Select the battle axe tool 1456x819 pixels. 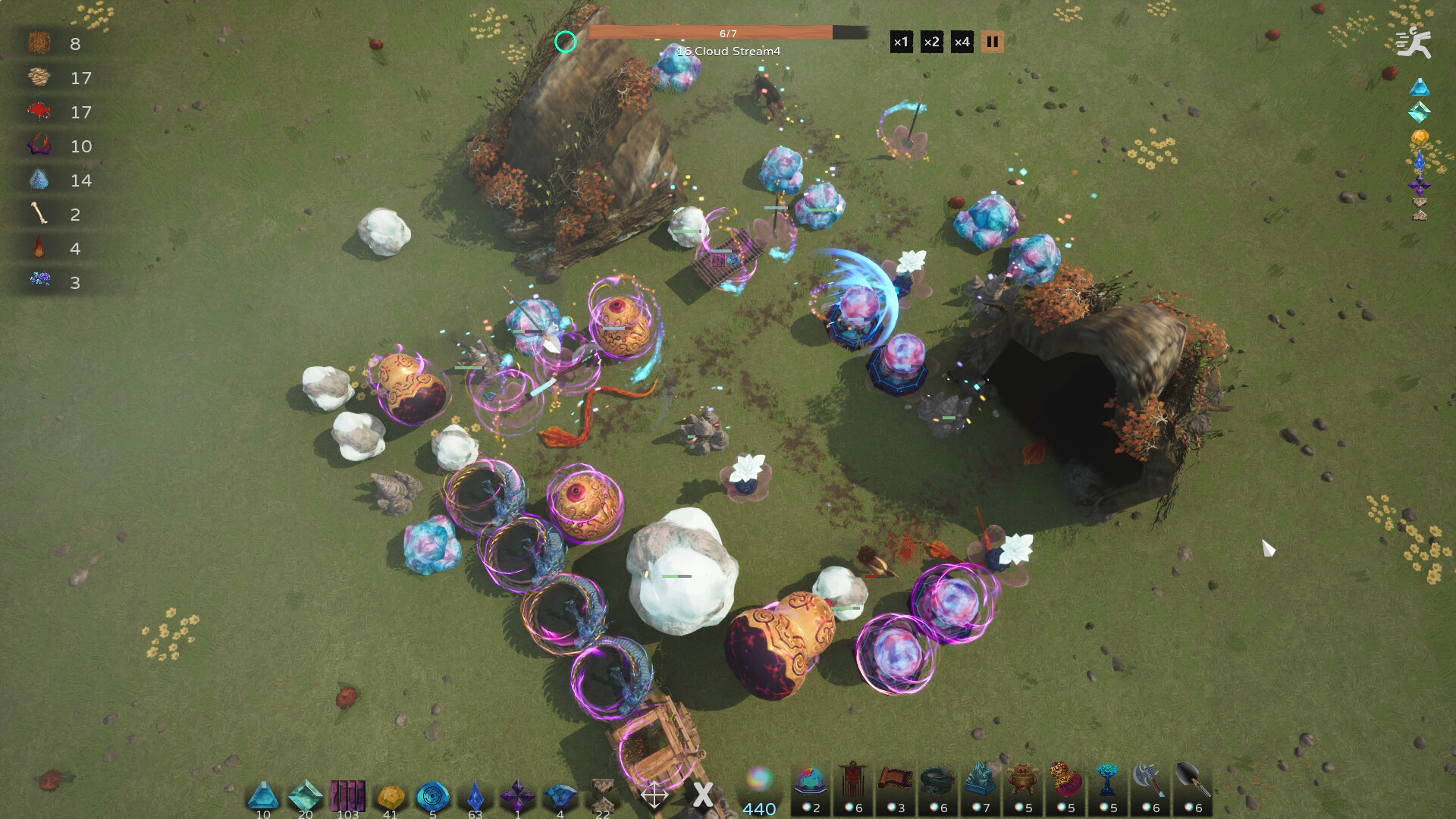[x=1150, y=790]
